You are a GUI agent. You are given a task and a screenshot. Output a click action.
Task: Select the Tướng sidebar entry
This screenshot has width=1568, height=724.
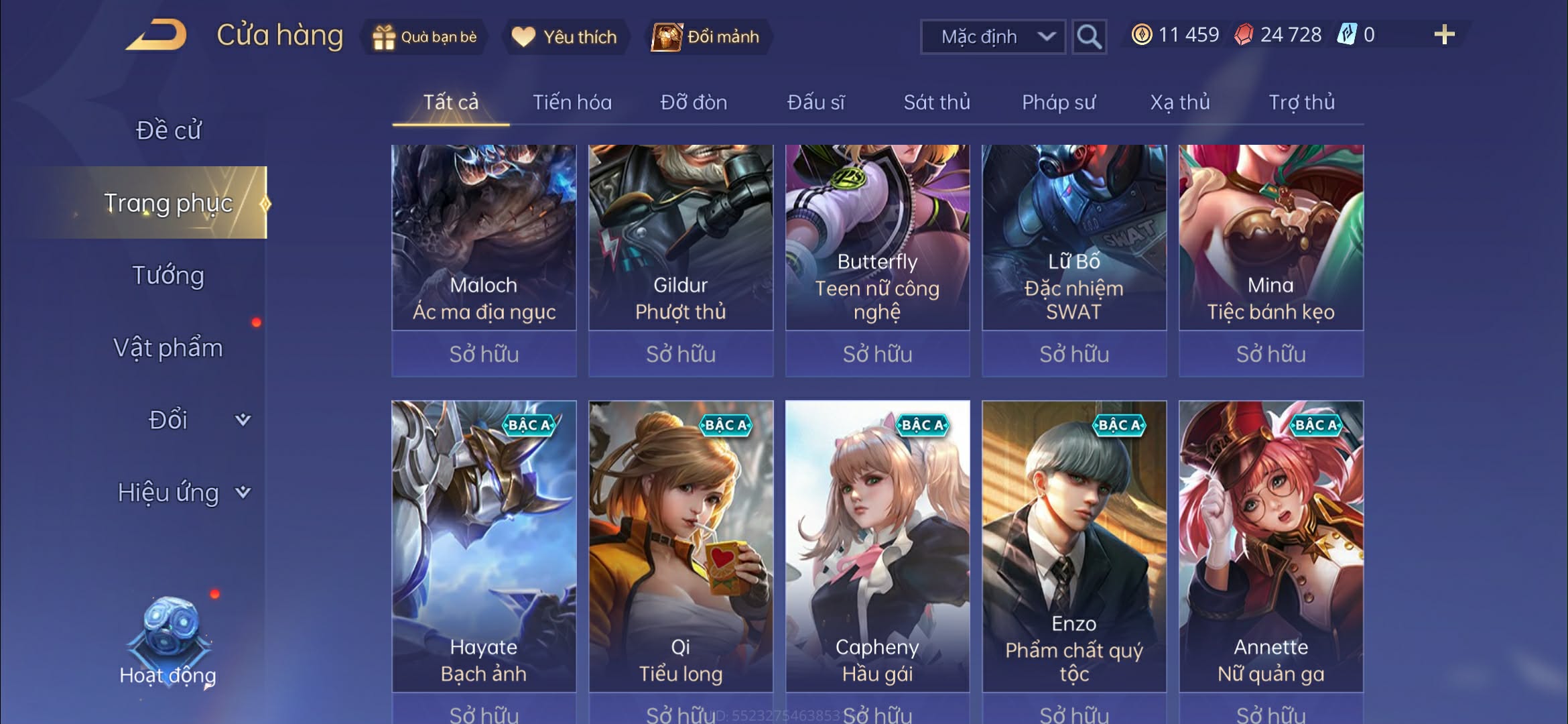tap(169, 275)
